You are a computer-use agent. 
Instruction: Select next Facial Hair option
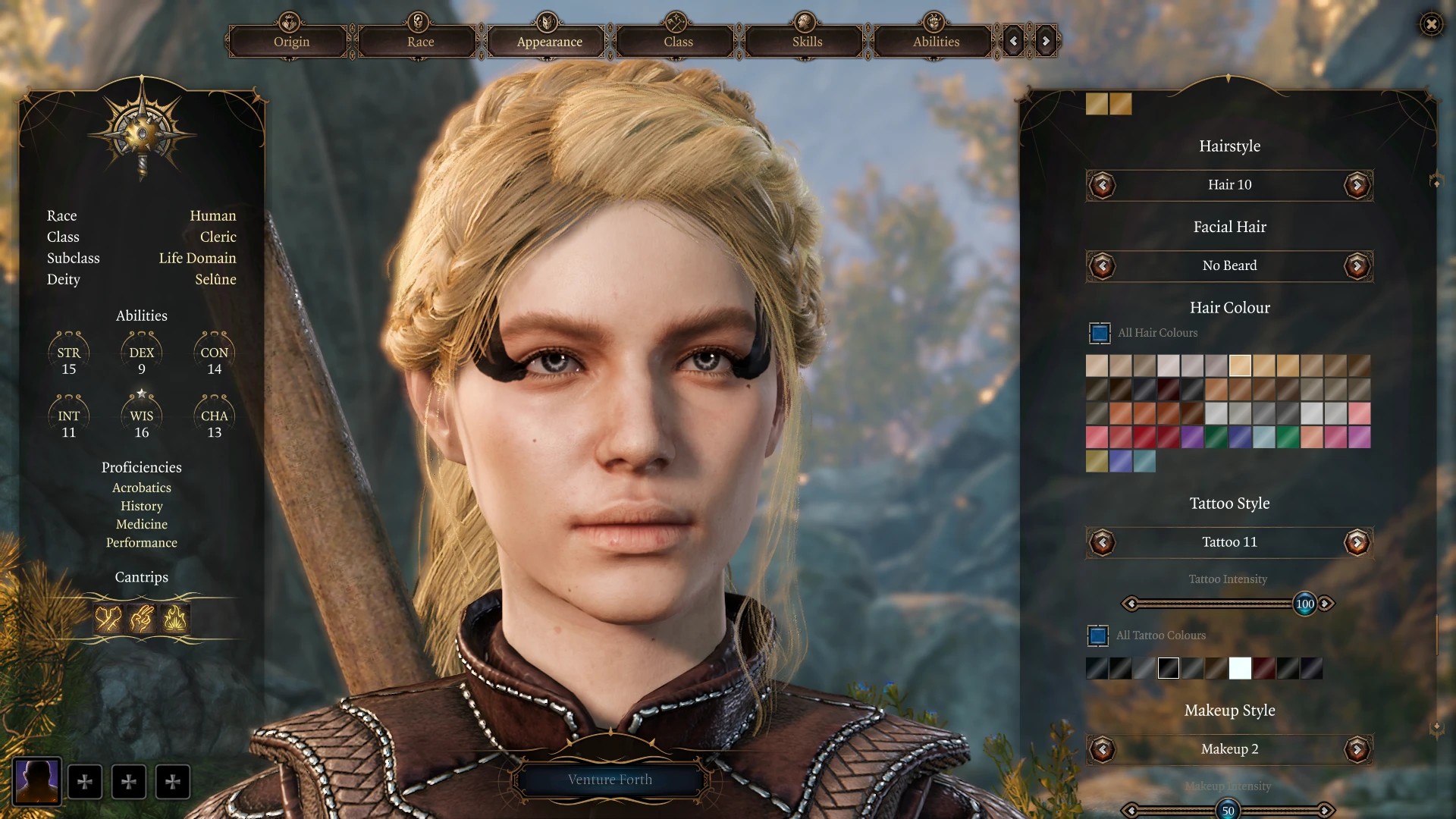1357,266
